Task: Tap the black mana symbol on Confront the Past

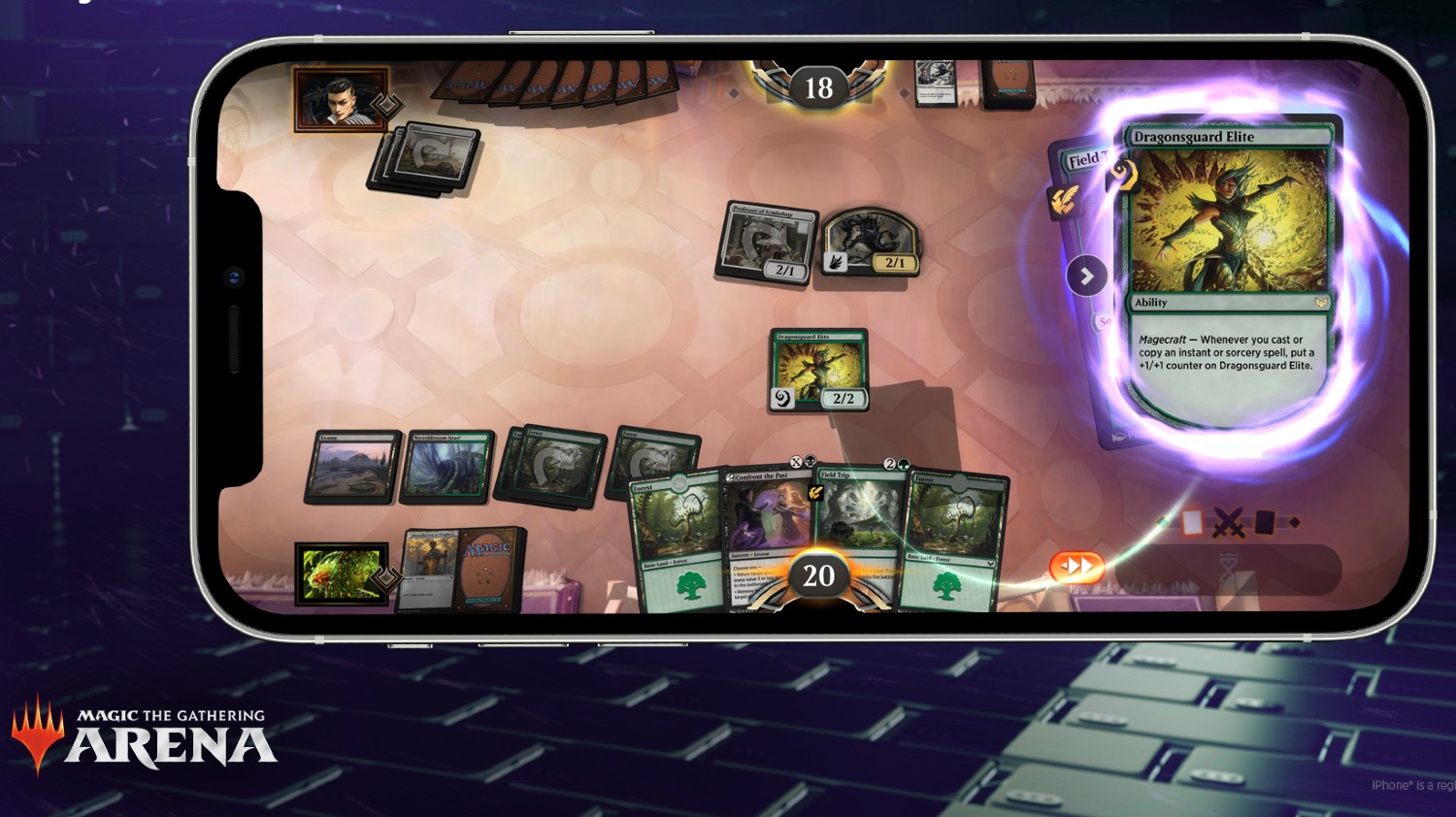Action: (x=811, y=461)
